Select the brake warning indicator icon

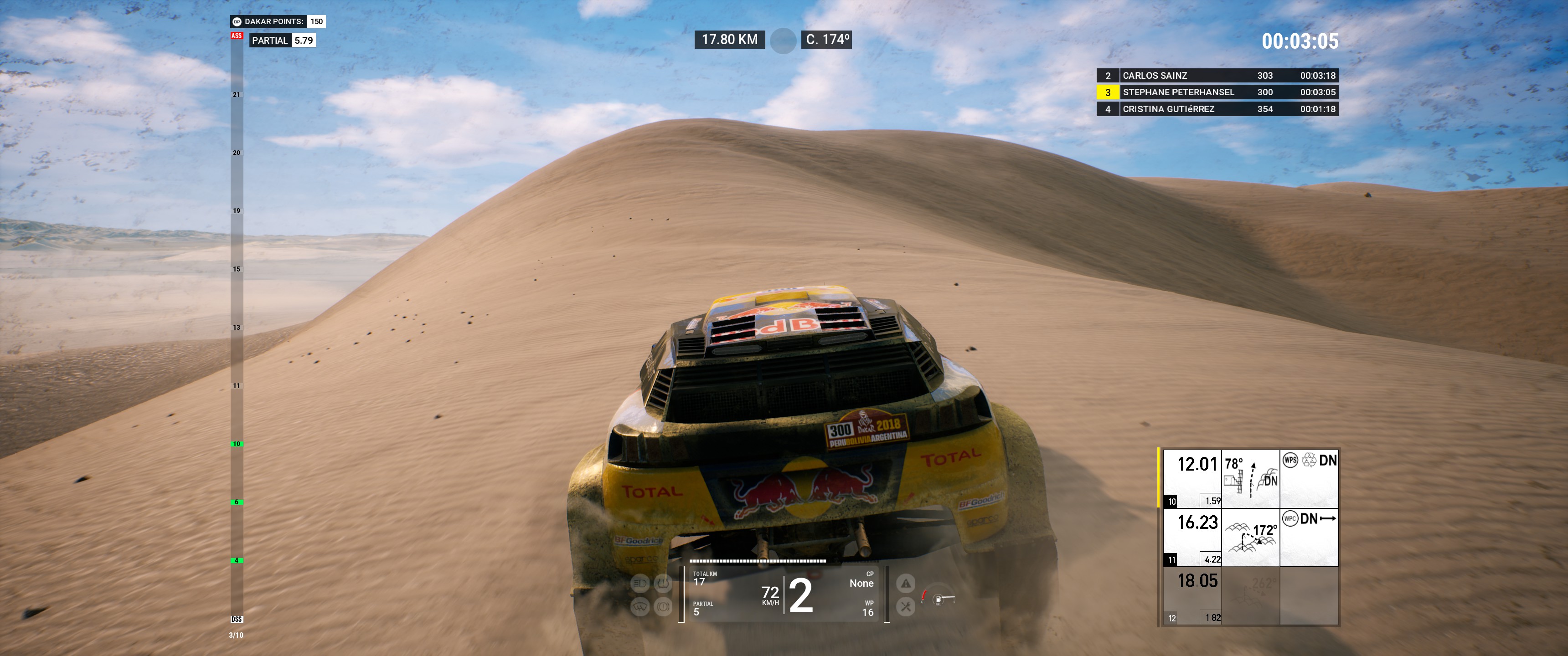click(x=663, y=606)
